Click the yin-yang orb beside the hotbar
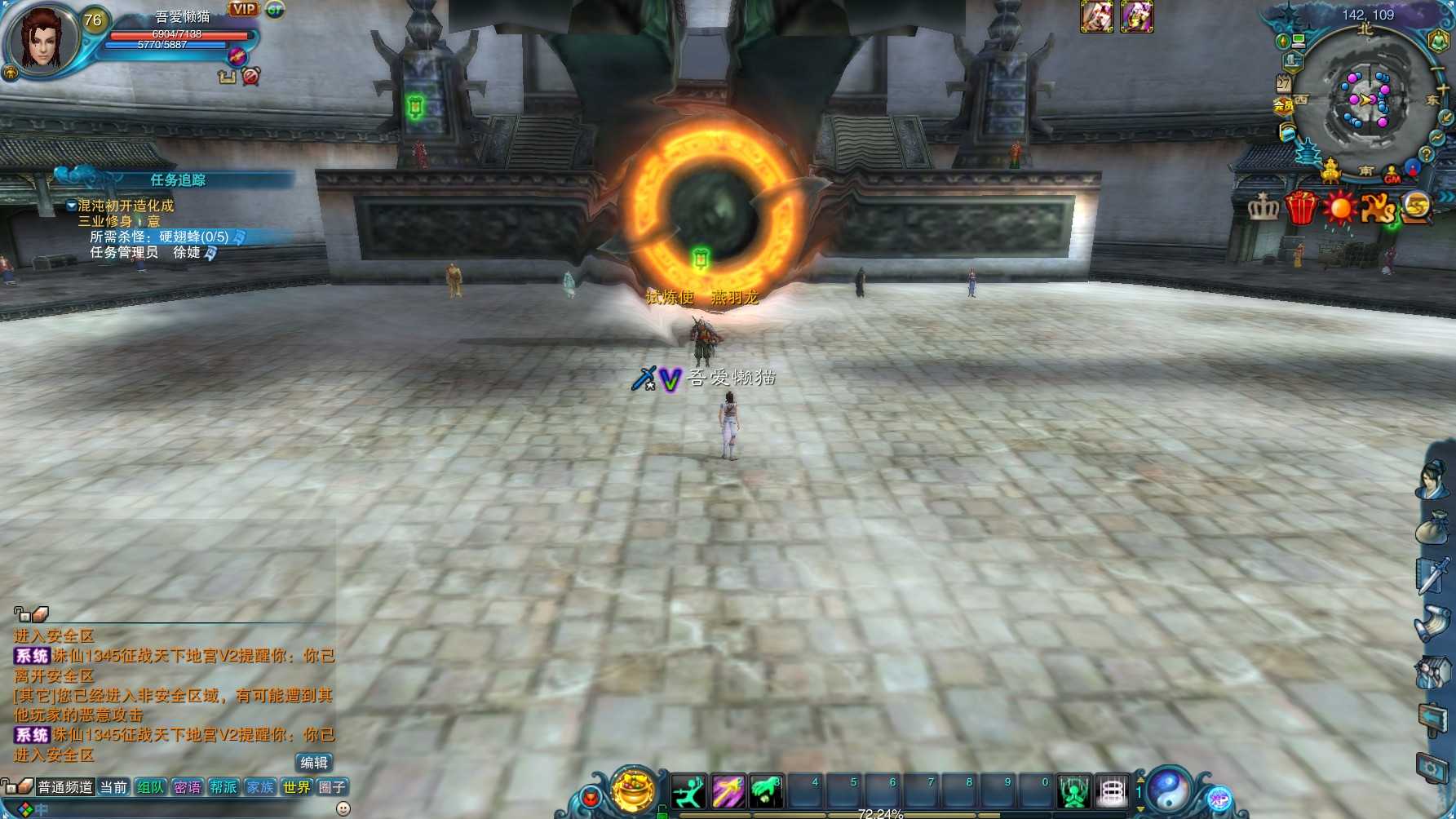 [1169, 790]
